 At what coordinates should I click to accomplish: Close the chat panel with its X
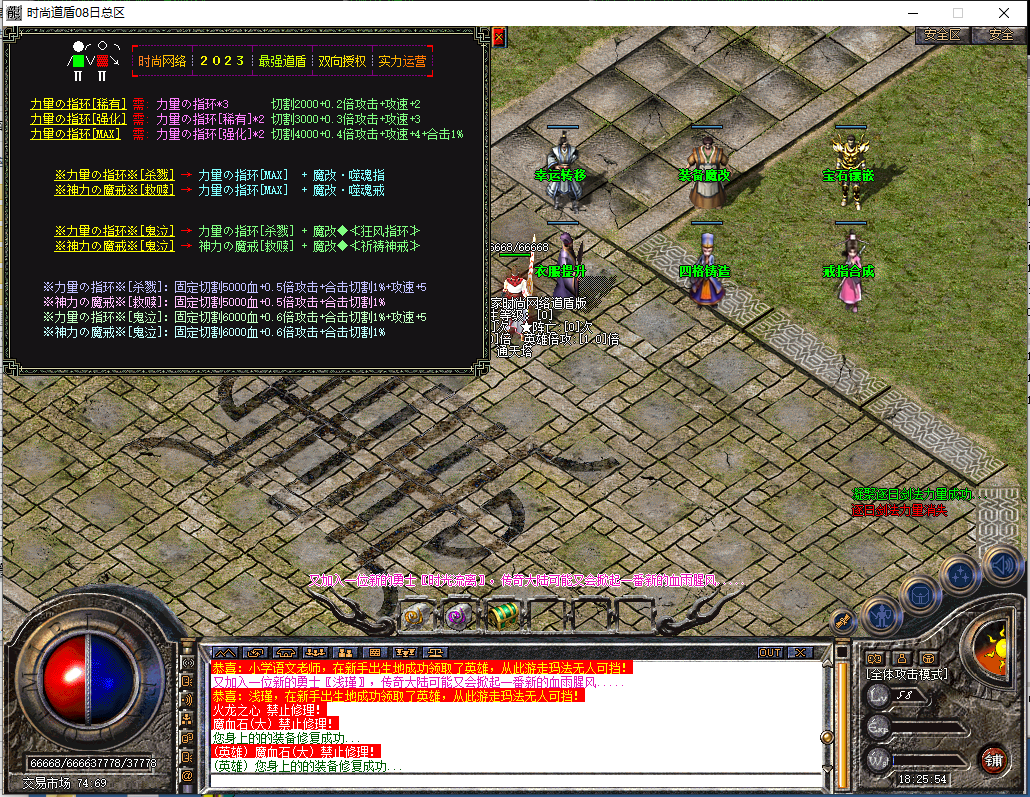[798, 653]
